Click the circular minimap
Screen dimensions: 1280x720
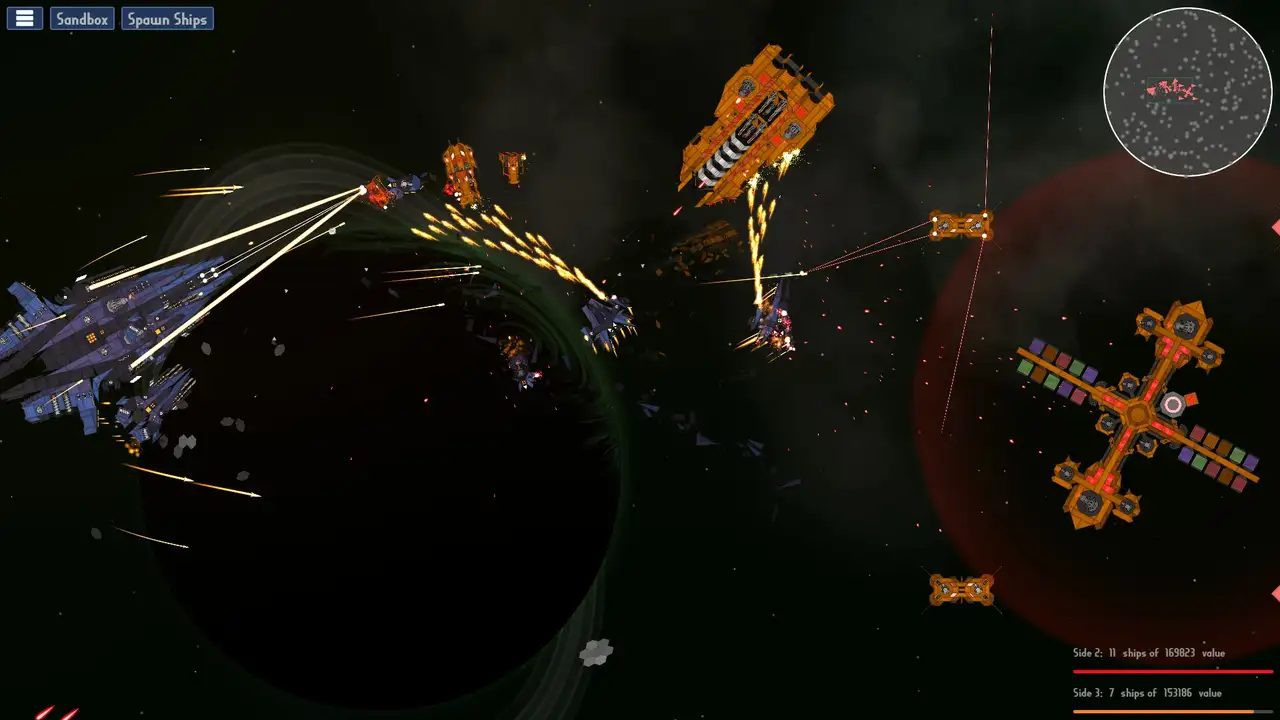pyautogui.click(x=1188, y=92)
